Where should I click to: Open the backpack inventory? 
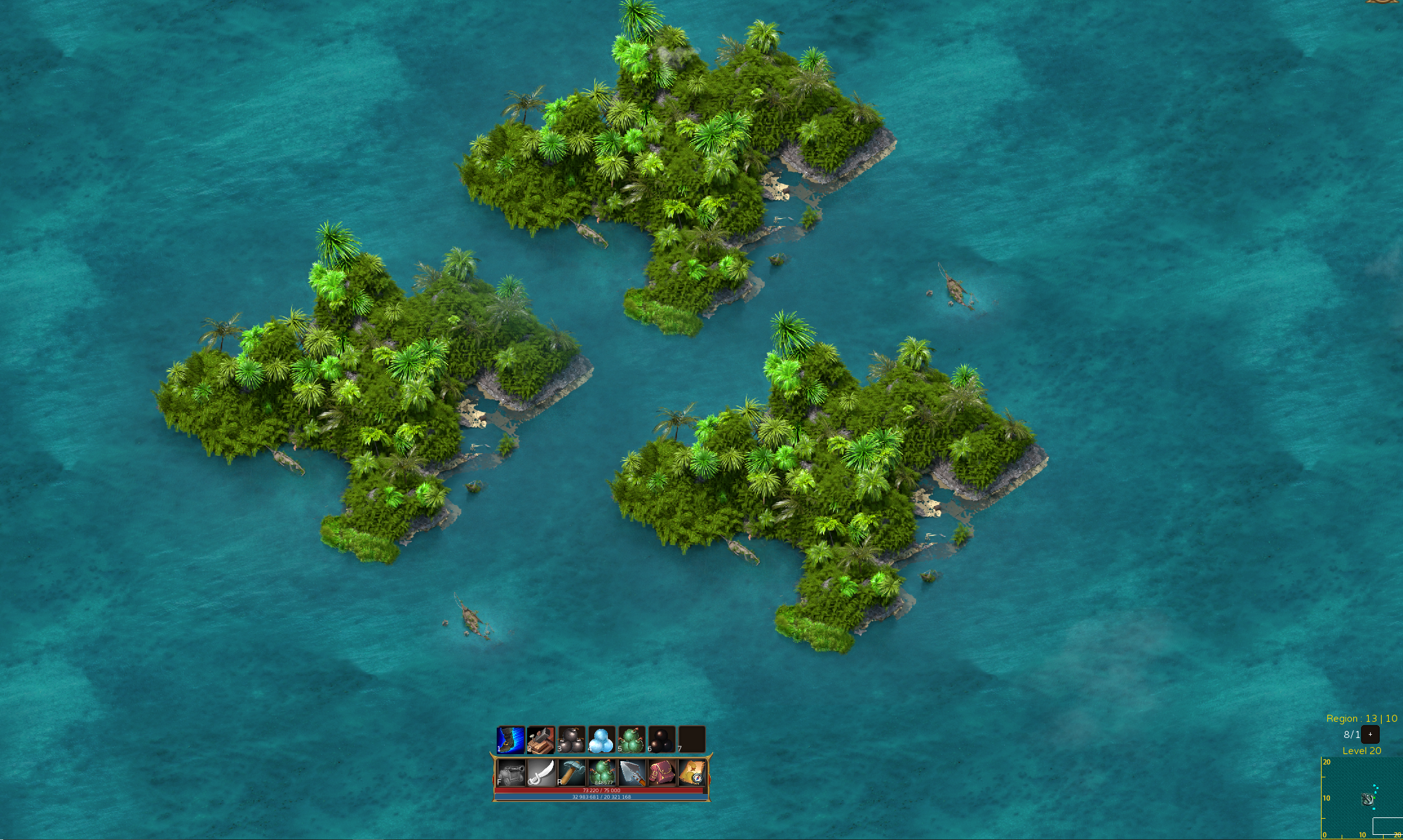pyautogui.click(x=661, y=773)
